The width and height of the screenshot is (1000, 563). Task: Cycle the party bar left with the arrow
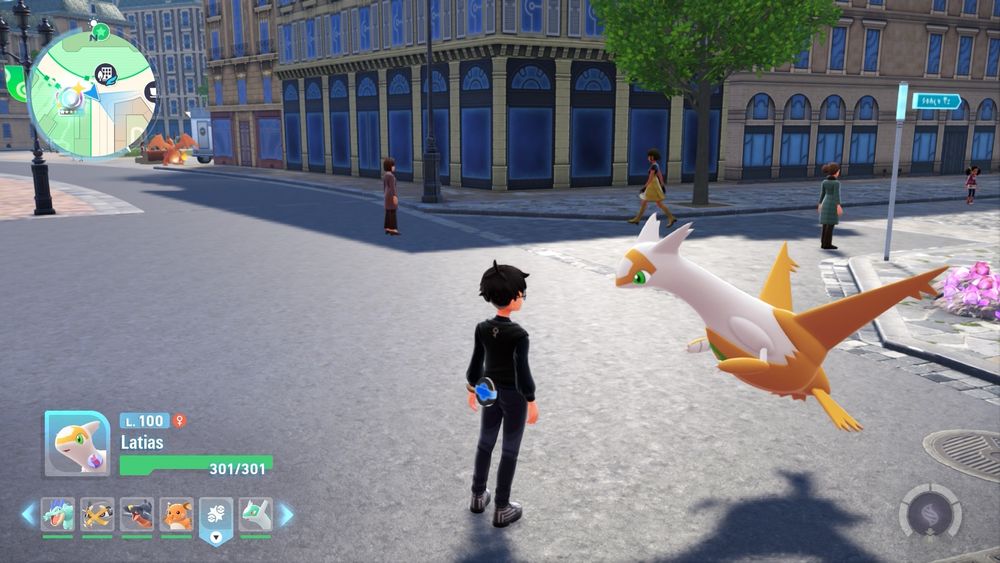pyautogui.click(x=28, y=515)
